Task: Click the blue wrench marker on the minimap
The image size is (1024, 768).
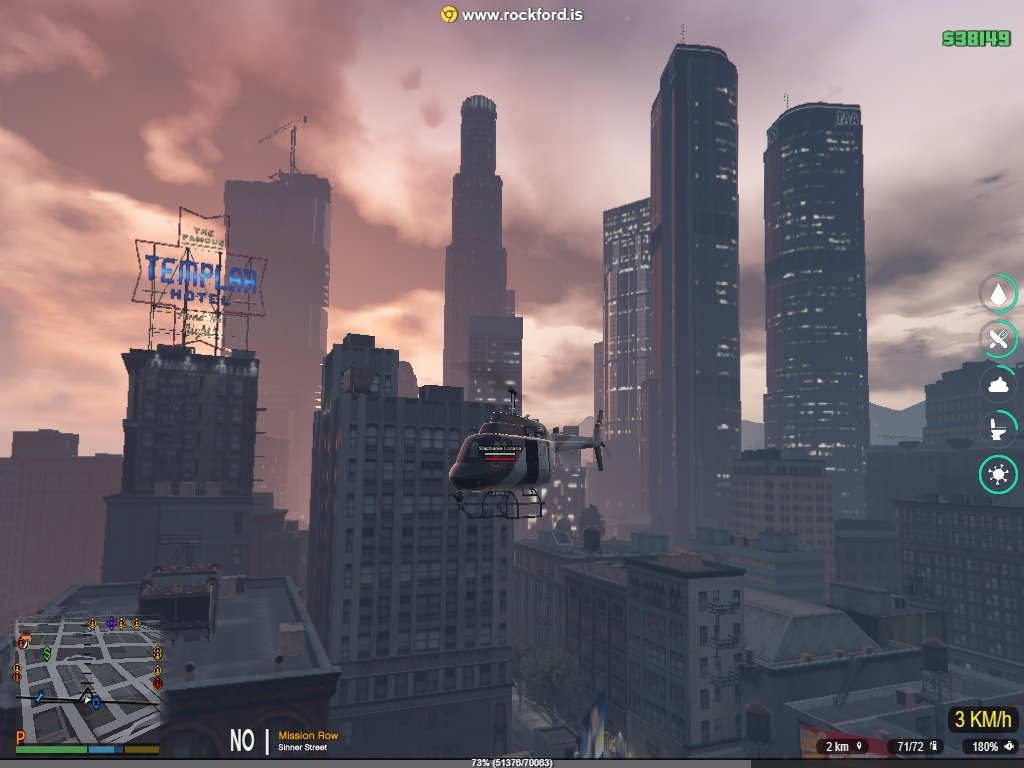Action: point(40,697)
